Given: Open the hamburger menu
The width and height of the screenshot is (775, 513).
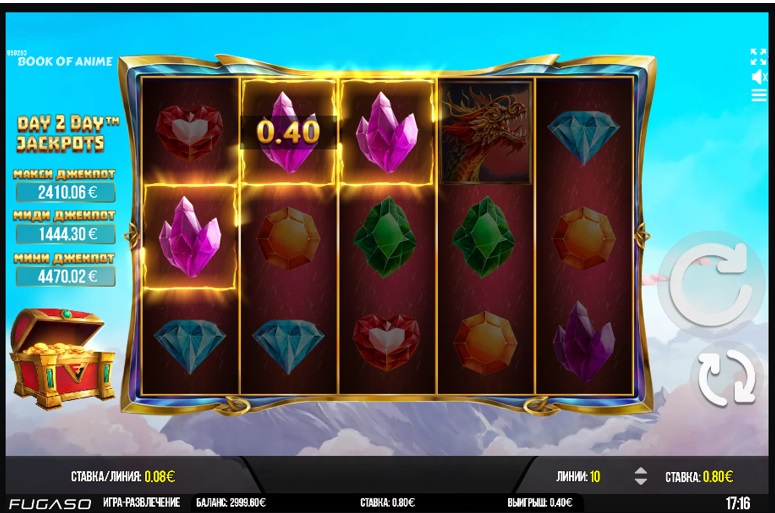Looking at the screenshot, I should pos(758,96).
